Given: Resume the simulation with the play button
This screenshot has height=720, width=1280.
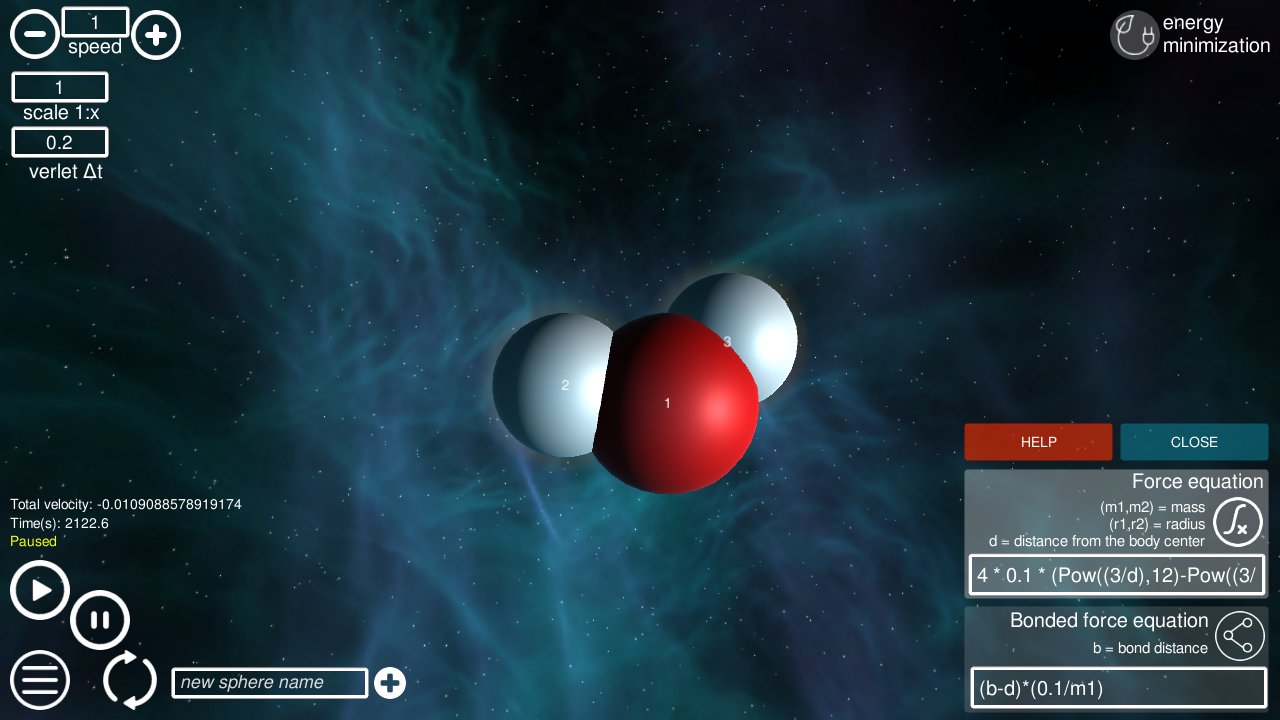Looking at the screenshot, I should pos(39,590).
